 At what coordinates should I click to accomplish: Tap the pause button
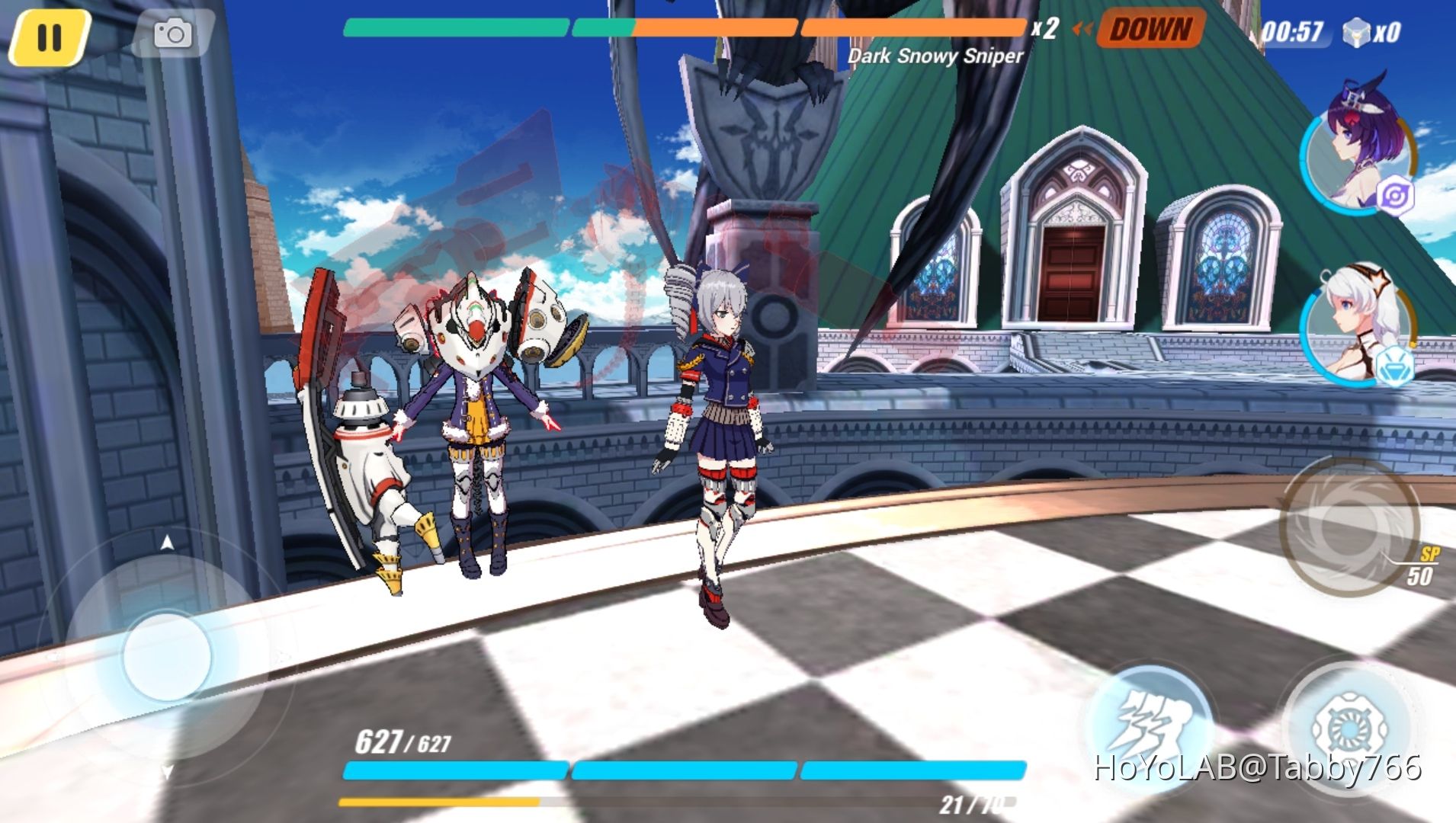pos(49,37)
